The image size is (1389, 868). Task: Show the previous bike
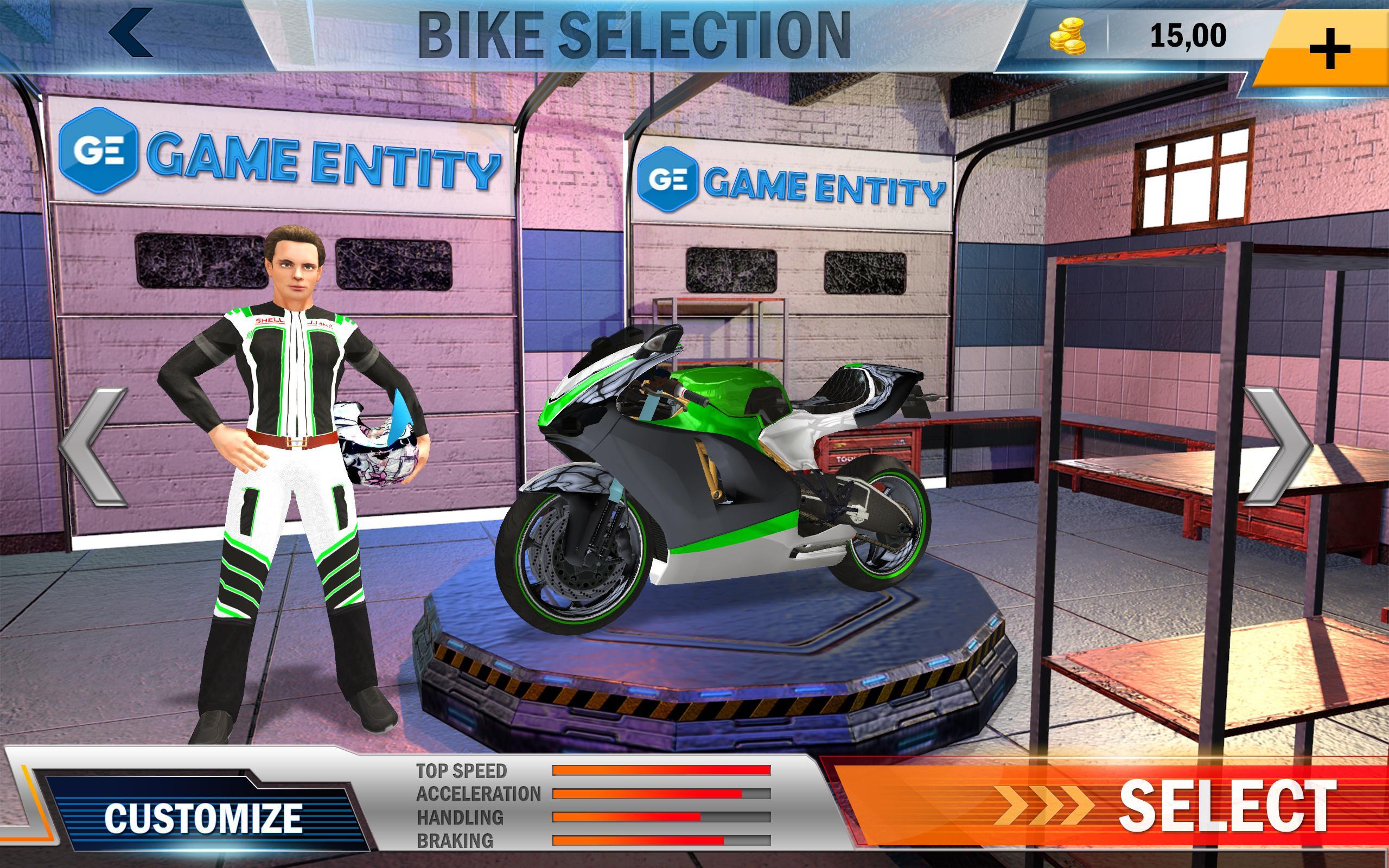coord(93,446)
